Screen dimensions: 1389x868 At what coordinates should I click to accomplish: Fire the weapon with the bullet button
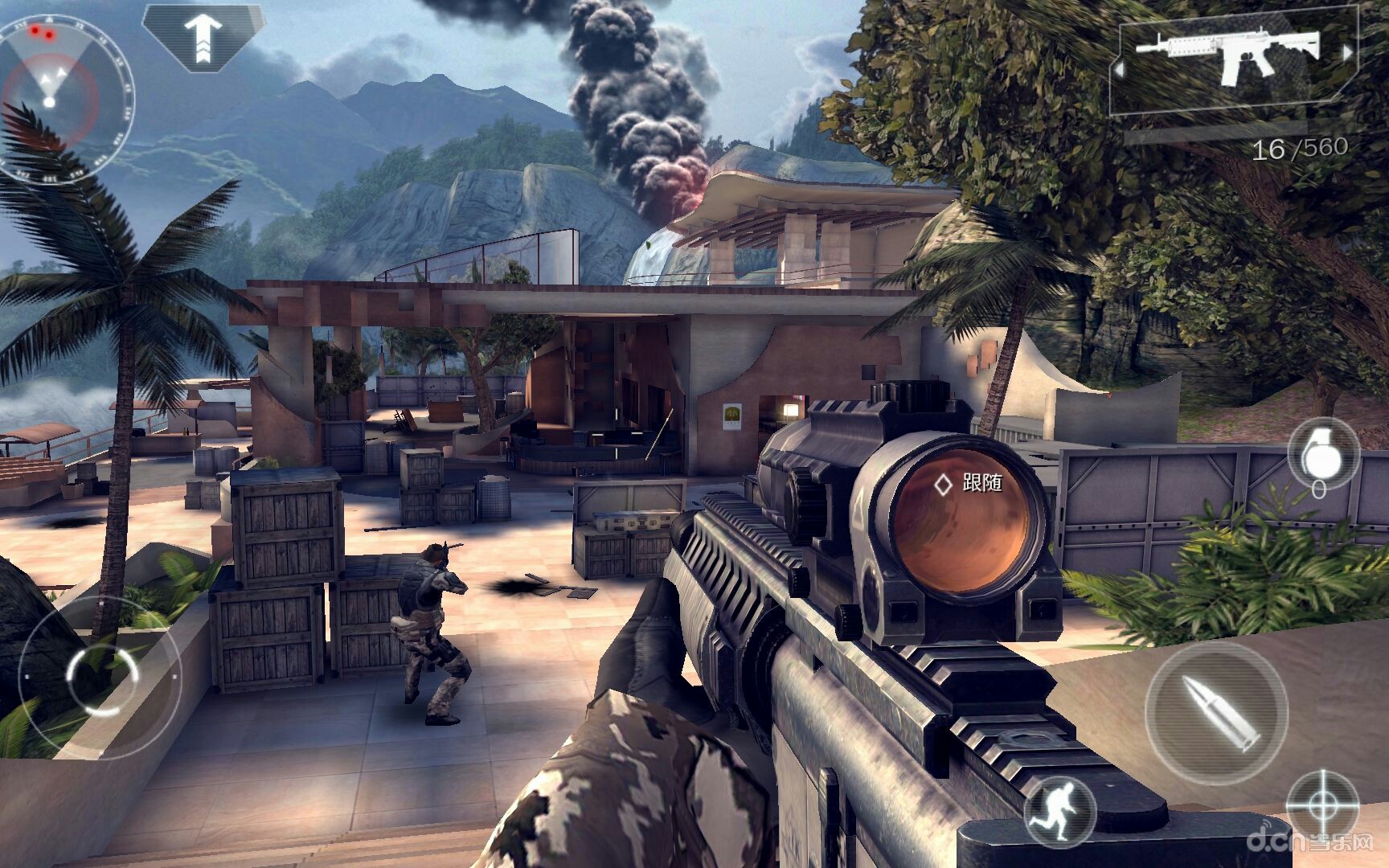click(1216, 711)
